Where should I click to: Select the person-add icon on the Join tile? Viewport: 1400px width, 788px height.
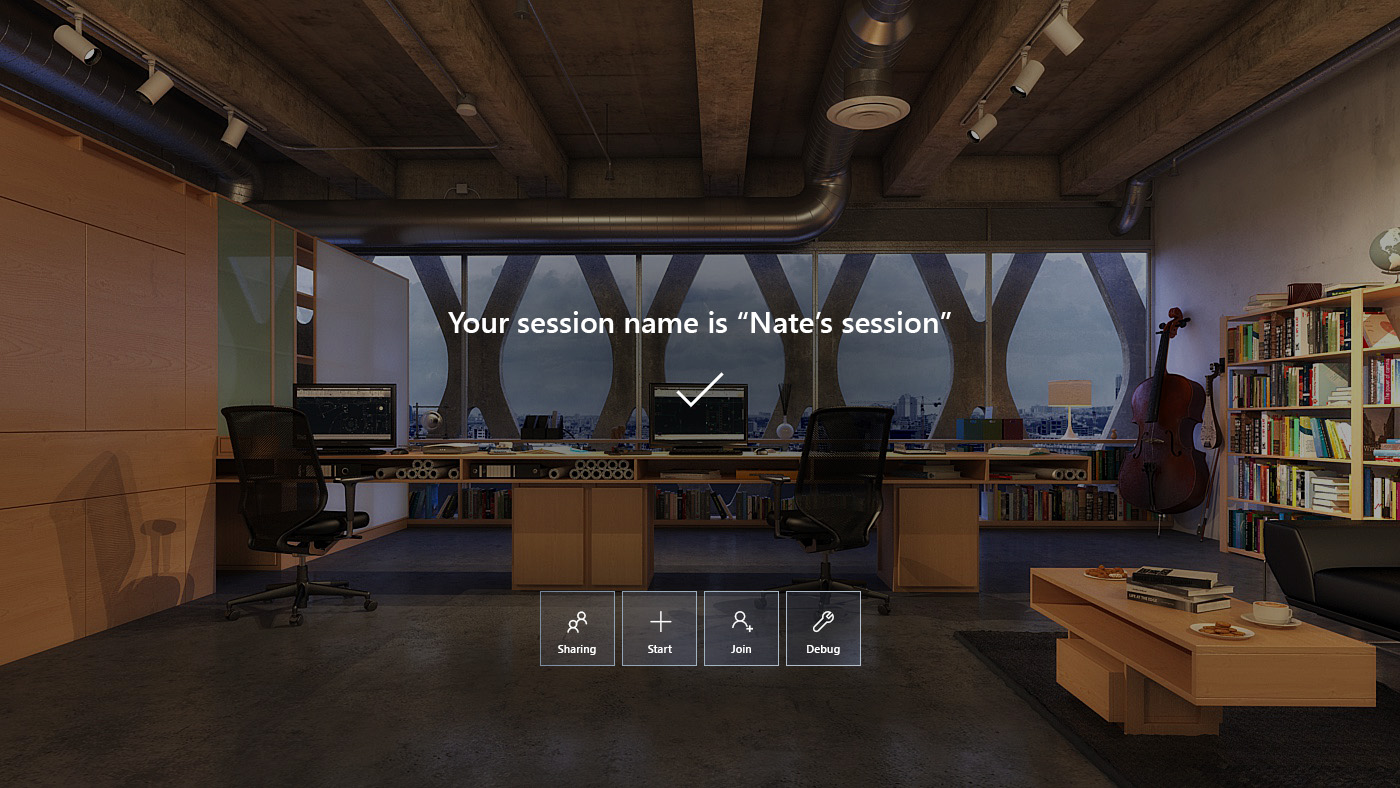coord(741,621)
